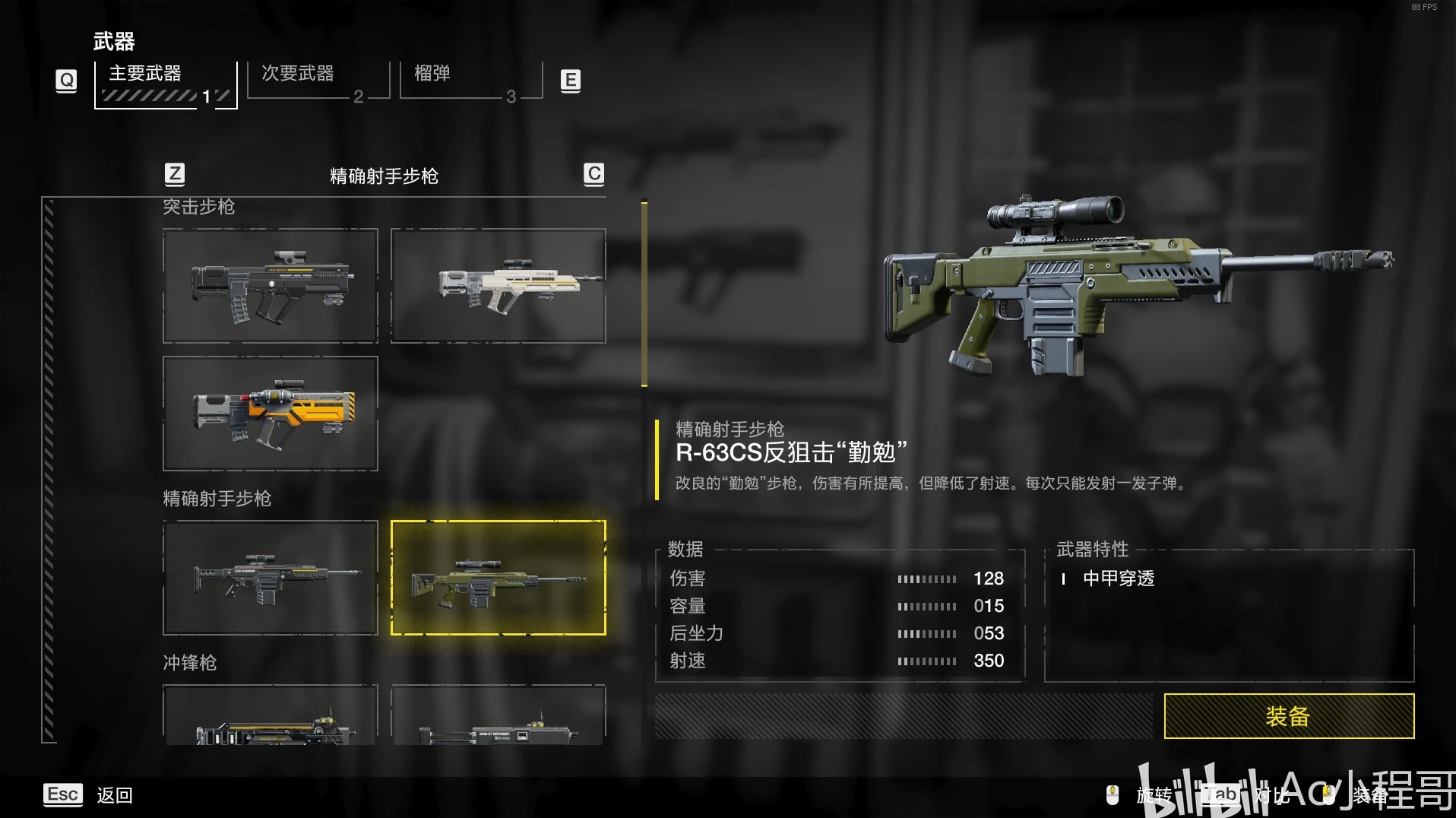Open the 次要武器 tab
The width and height of the screenshot is (1456, 818).
click(318, 81)
